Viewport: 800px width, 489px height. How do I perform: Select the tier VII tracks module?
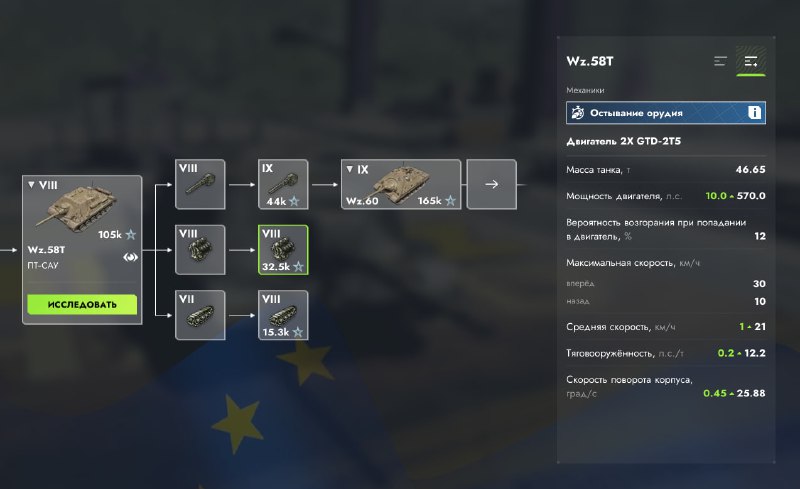click(200, 315)
